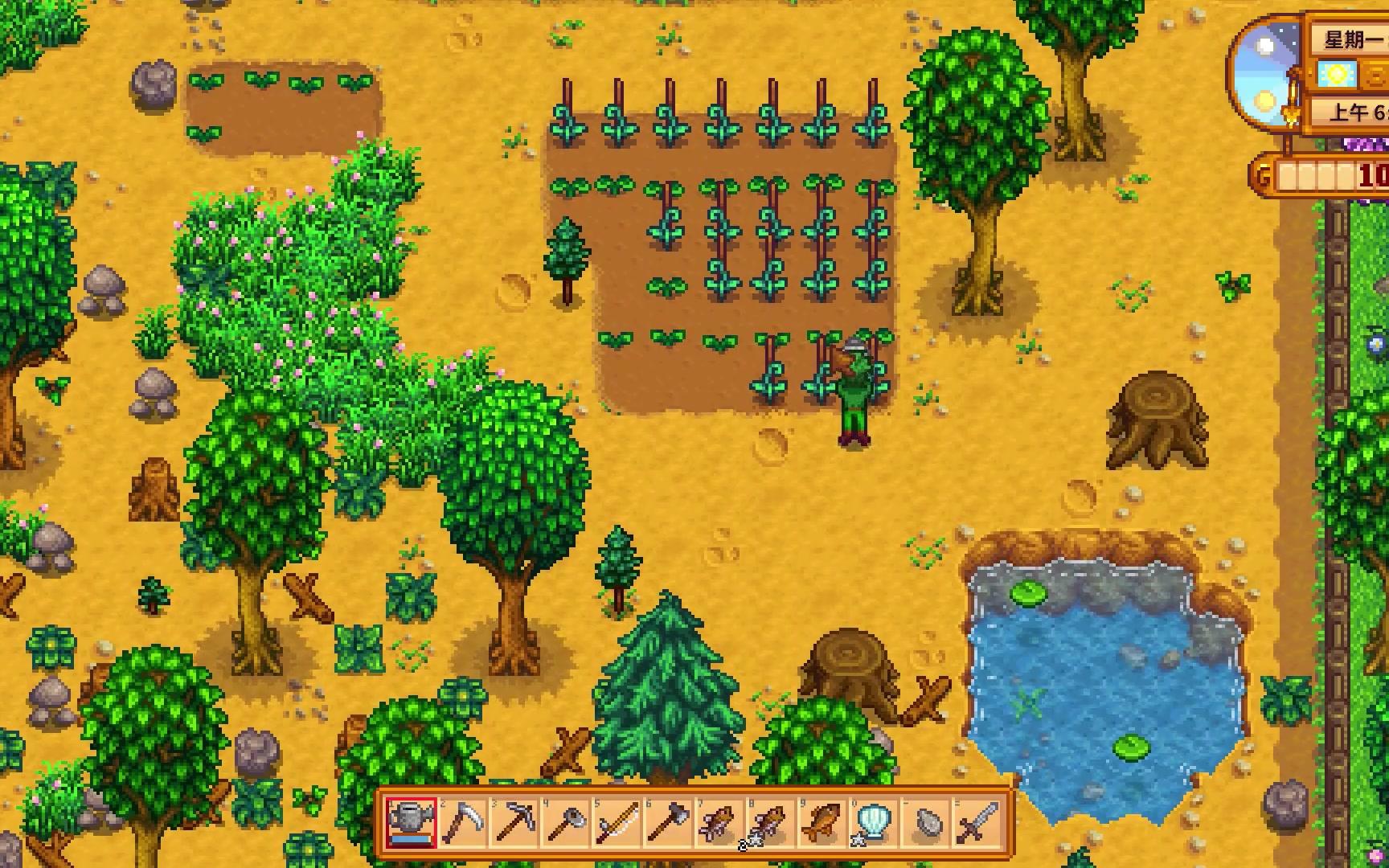Select the gray oyster item

tap(925, 823)
